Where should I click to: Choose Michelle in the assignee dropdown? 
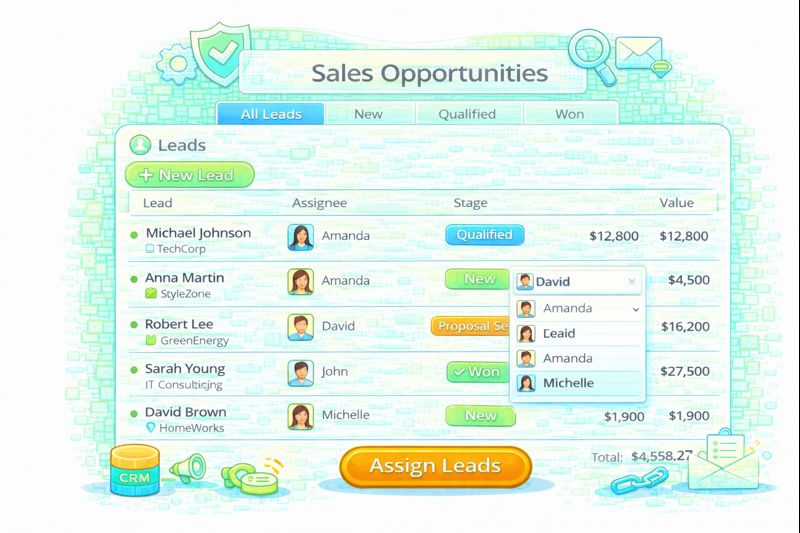click(x=568, y=383)
